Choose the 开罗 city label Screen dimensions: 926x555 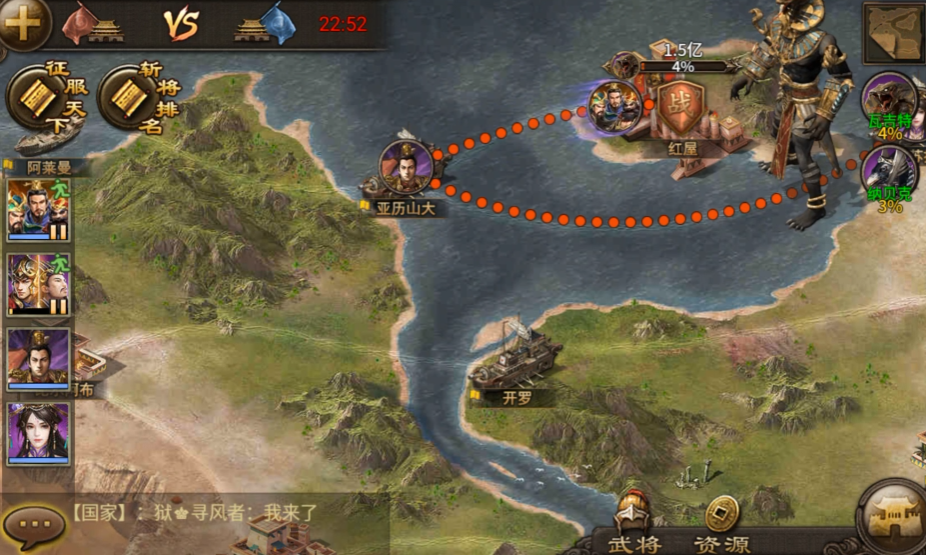click(517, 397)
